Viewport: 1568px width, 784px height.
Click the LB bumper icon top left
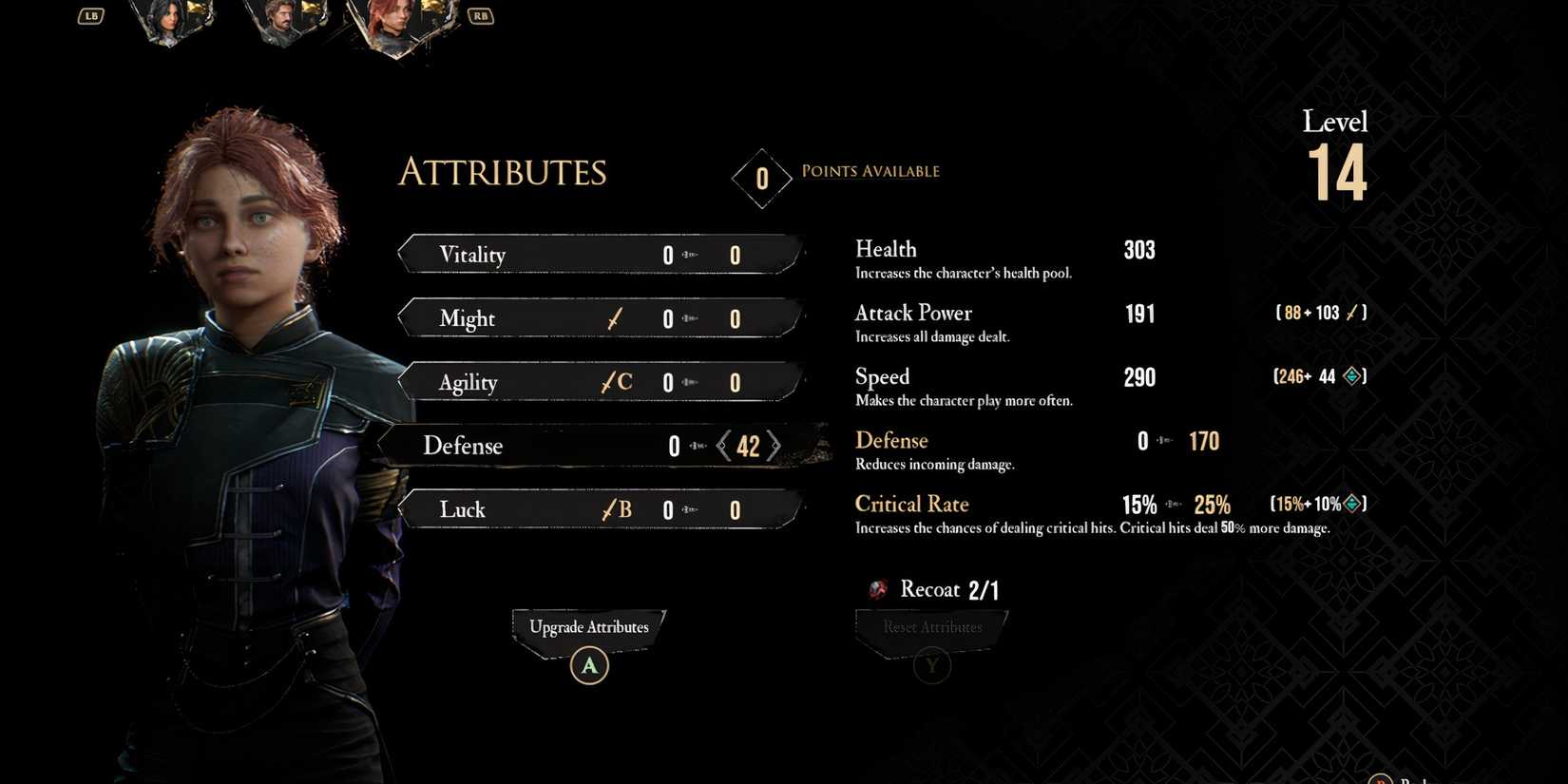tap(90, 15)
